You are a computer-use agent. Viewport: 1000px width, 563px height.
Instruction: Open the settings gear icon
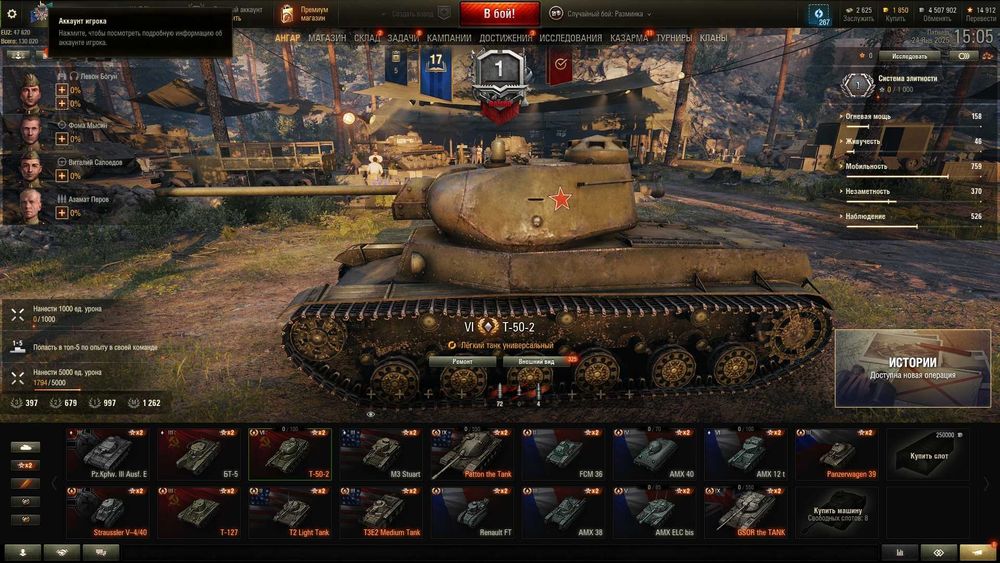12,14
